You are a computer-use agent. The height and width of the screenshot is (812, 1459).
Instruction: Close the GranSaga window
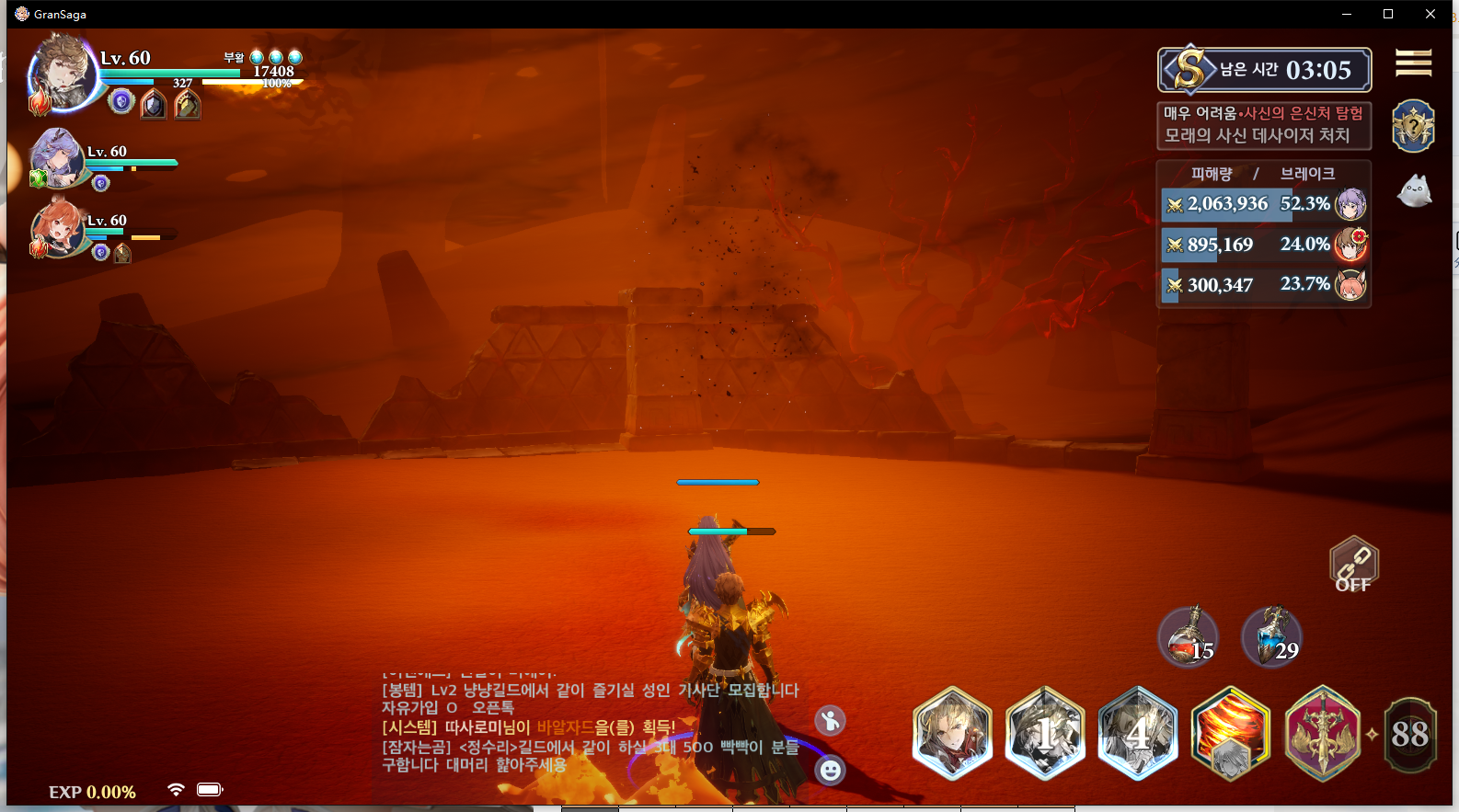[x=1430, y=14]
